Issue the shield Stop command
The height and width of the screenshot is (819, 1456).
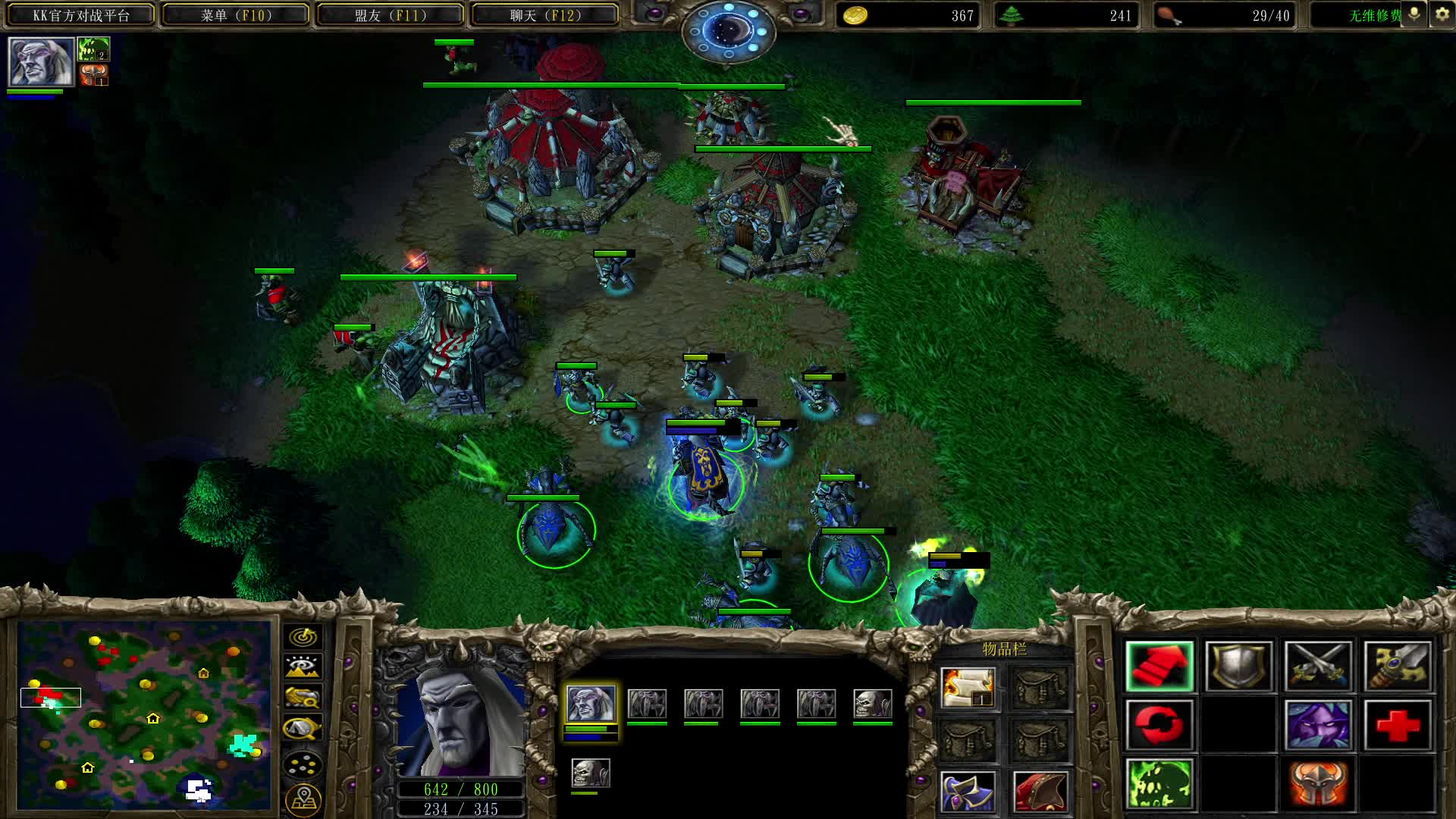point(1238,667)
